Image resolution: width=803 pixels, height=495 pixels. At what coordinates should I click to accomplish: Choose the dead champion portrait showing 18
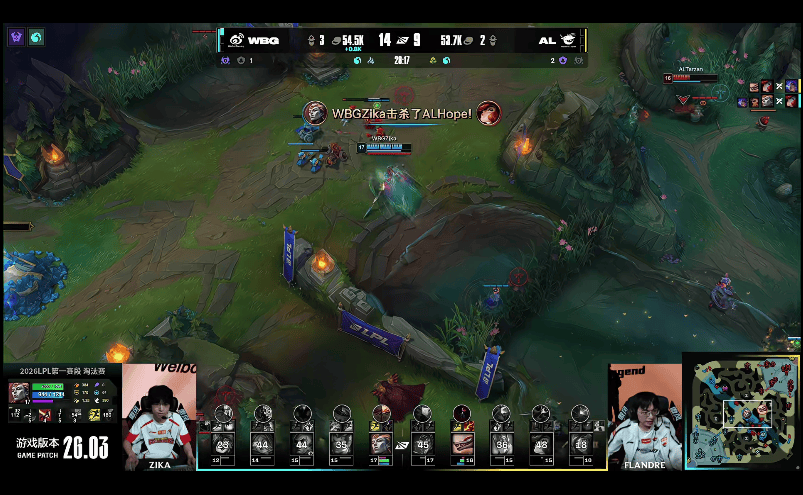(x=582, y=444)
